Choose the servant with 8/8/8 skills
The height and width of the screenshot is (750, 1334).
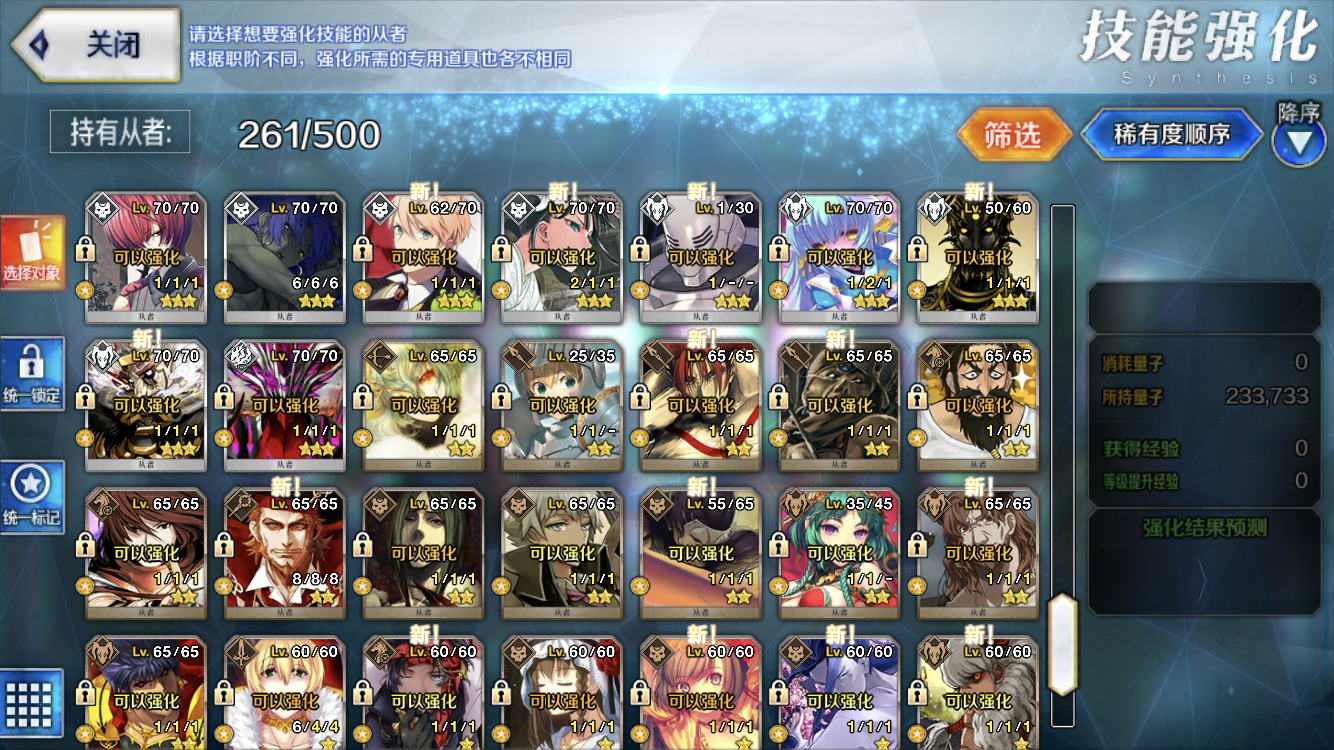point(284,553)
